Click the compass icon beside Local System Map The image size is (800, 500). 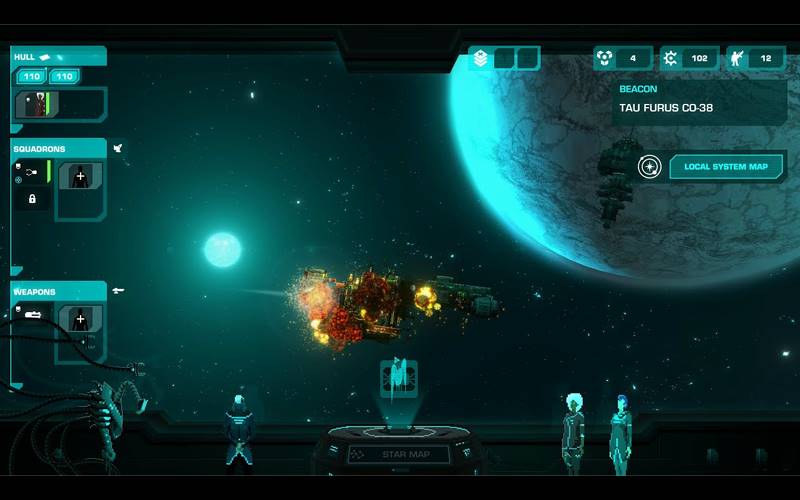(x=650, y=167)
